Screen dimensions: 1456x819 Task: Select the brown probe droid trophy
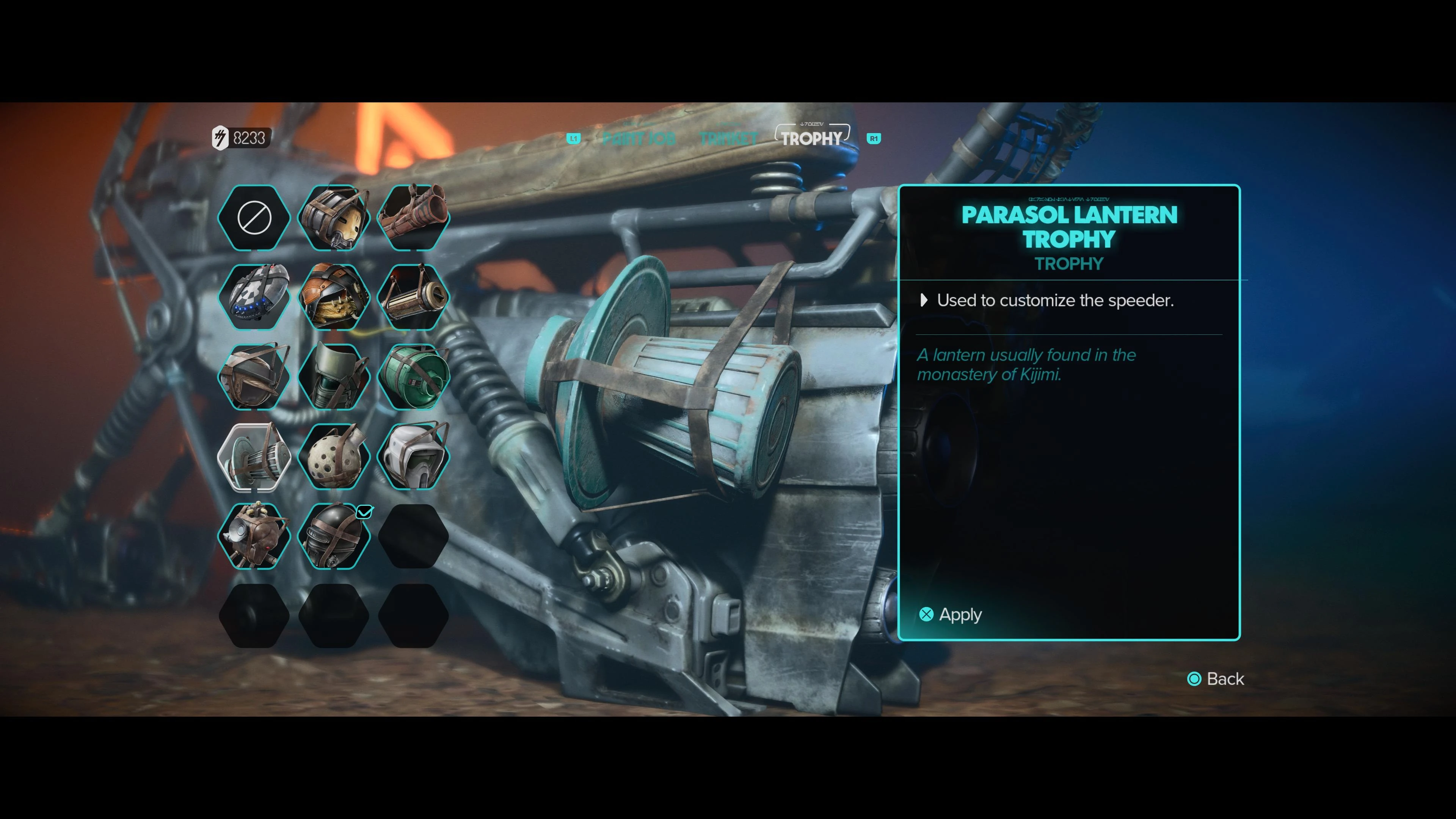pos(254,537)
